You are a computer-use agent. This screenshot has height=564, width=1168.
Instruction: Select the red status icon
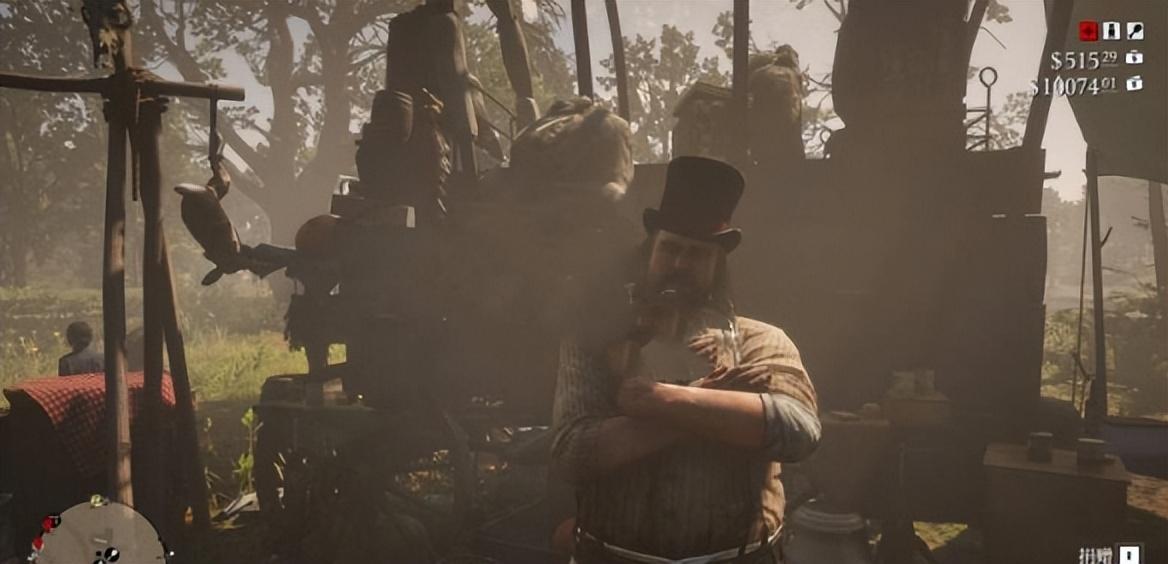1088,31
